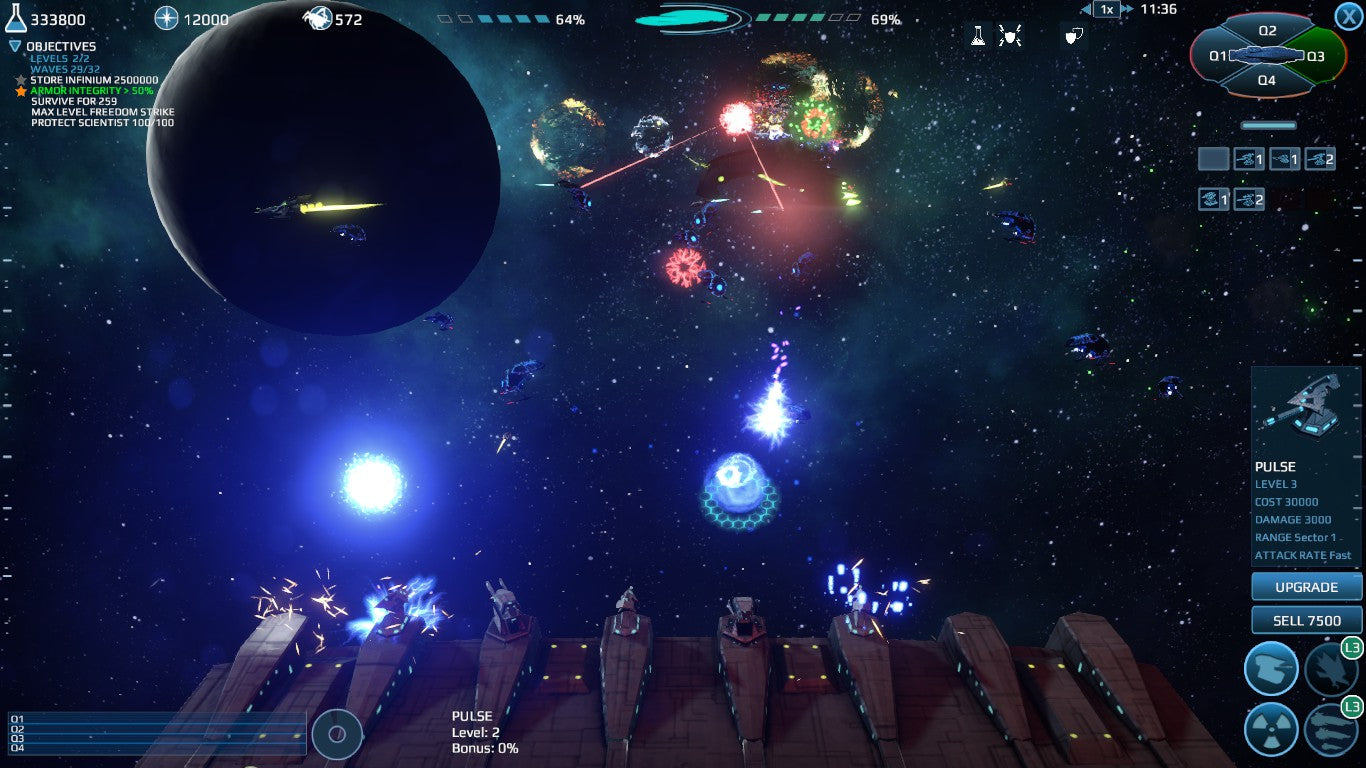Upgrade the selected Pulse turret
The image size is (1366, 768).
point(1306,587)
